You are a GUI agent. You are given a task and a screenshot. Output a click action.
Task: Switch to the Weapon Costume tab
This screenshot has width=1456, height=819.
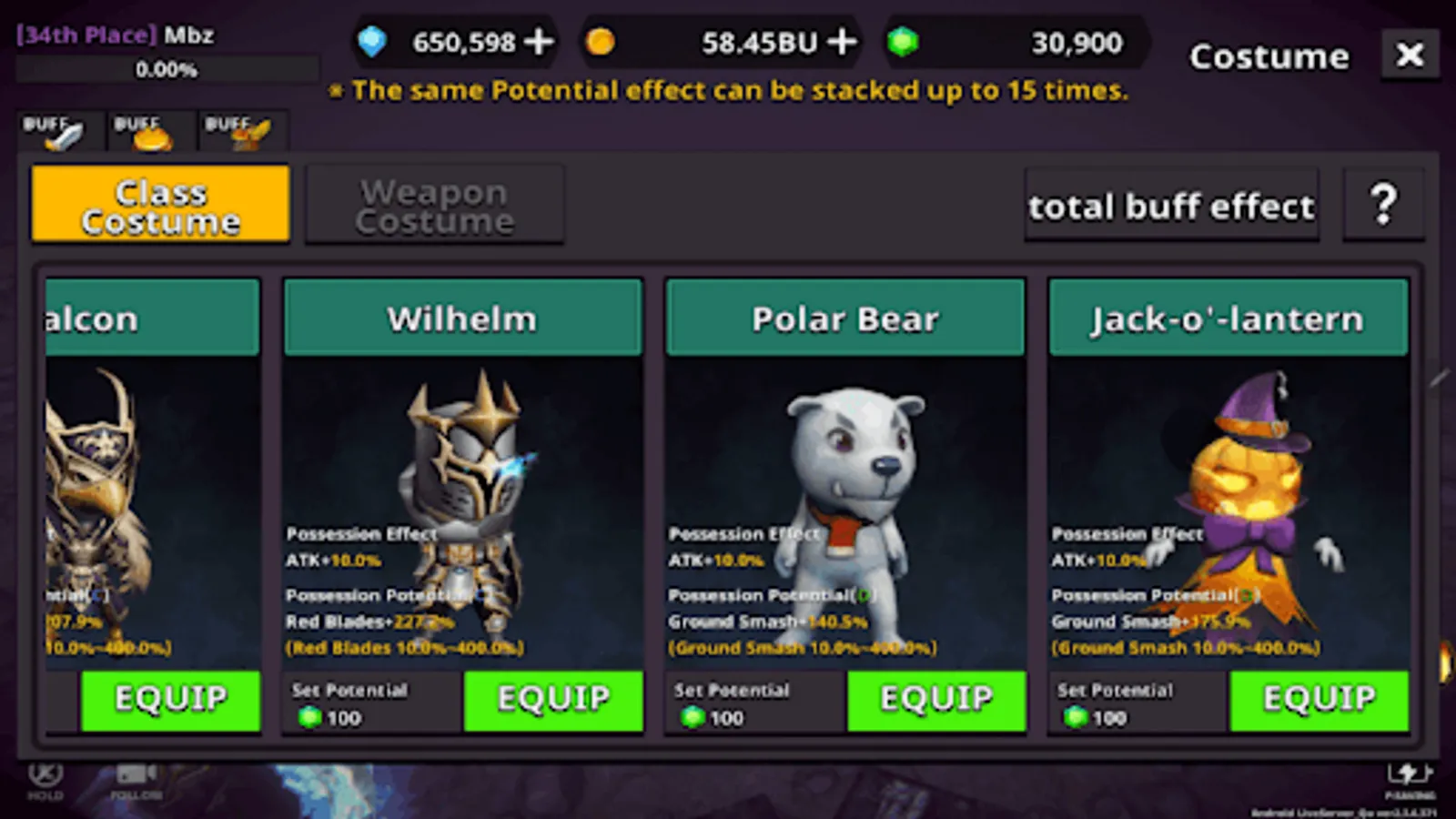click(435, 205)
